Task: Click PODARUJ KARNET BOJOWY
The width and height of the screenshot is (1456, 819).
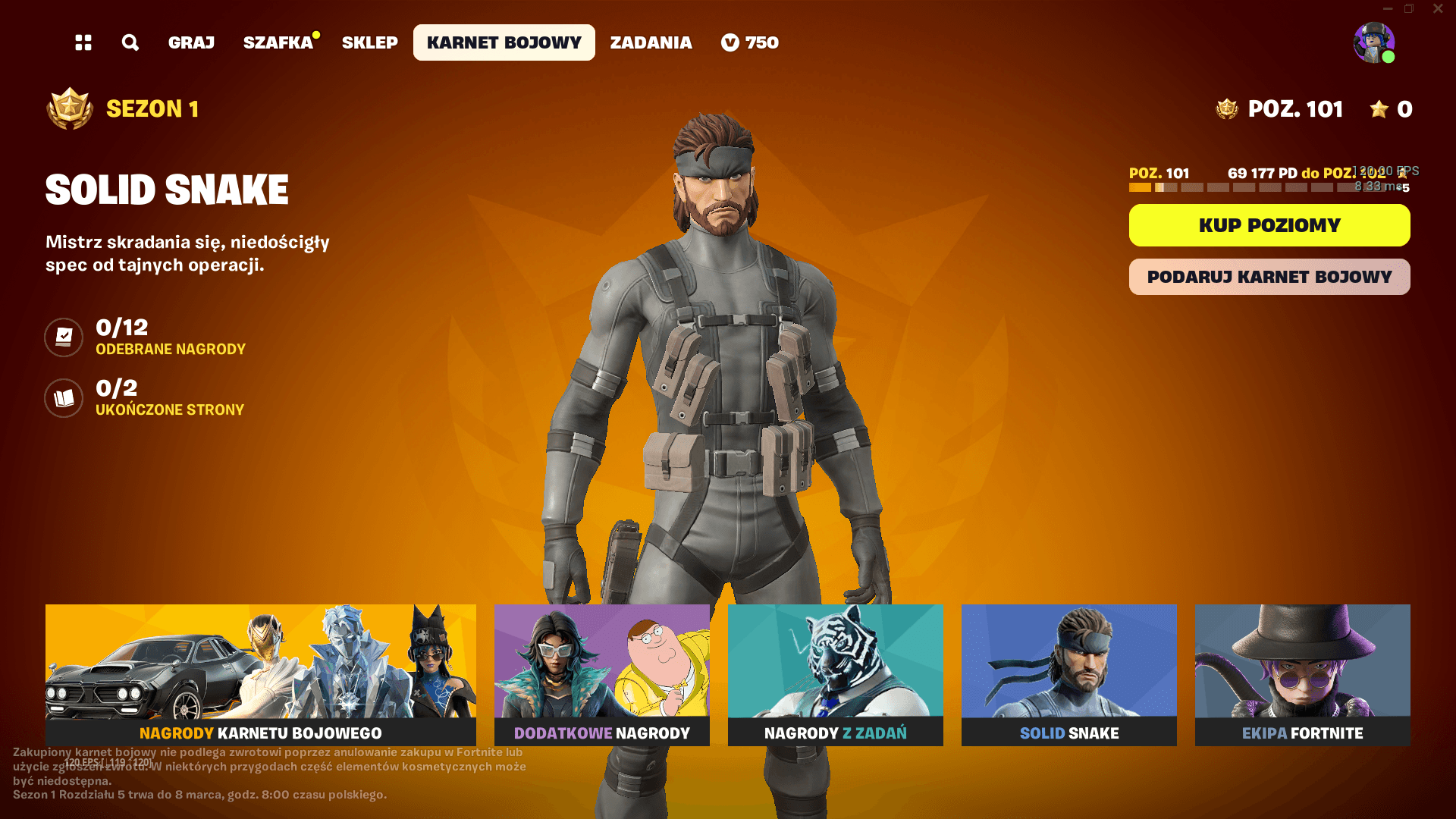Action: [1269, 276]
